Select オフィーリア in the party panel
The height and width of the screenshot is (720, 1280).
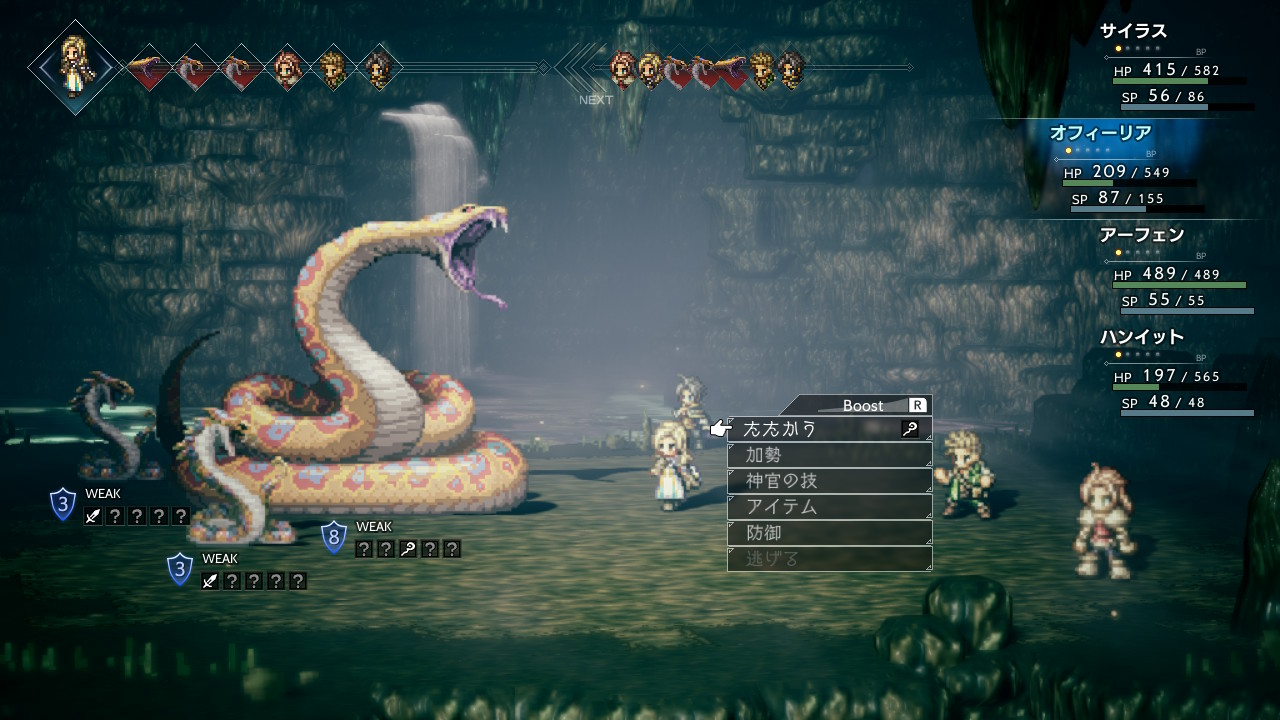click(x=1100, y=133)
